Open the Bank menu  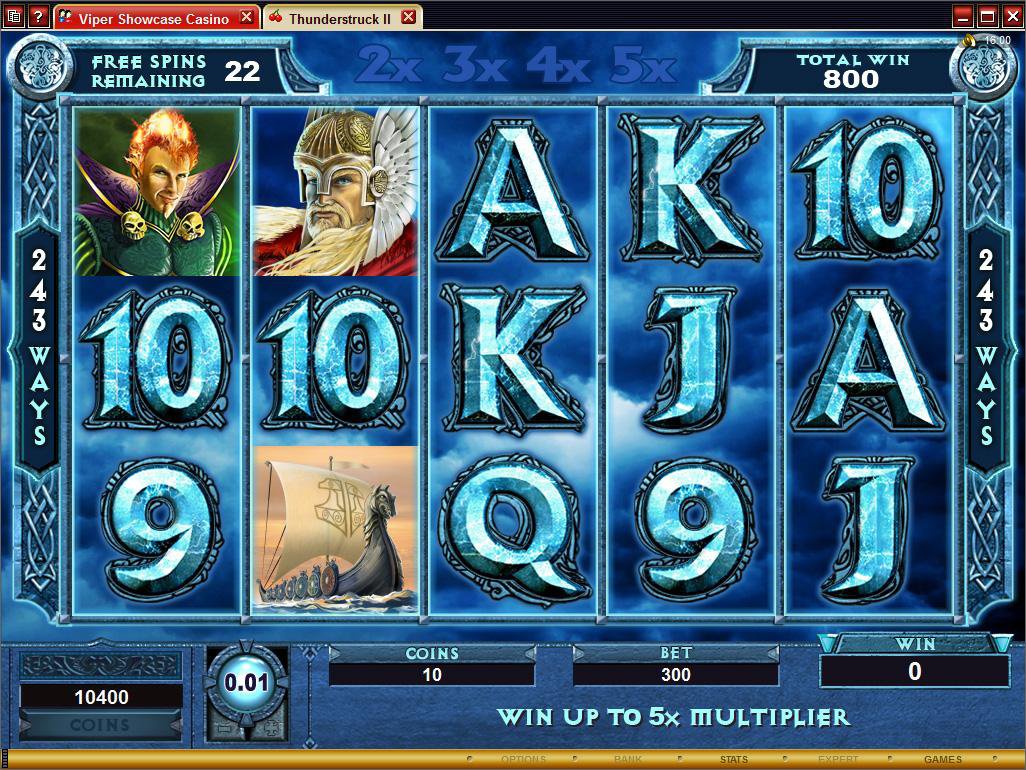628,760
